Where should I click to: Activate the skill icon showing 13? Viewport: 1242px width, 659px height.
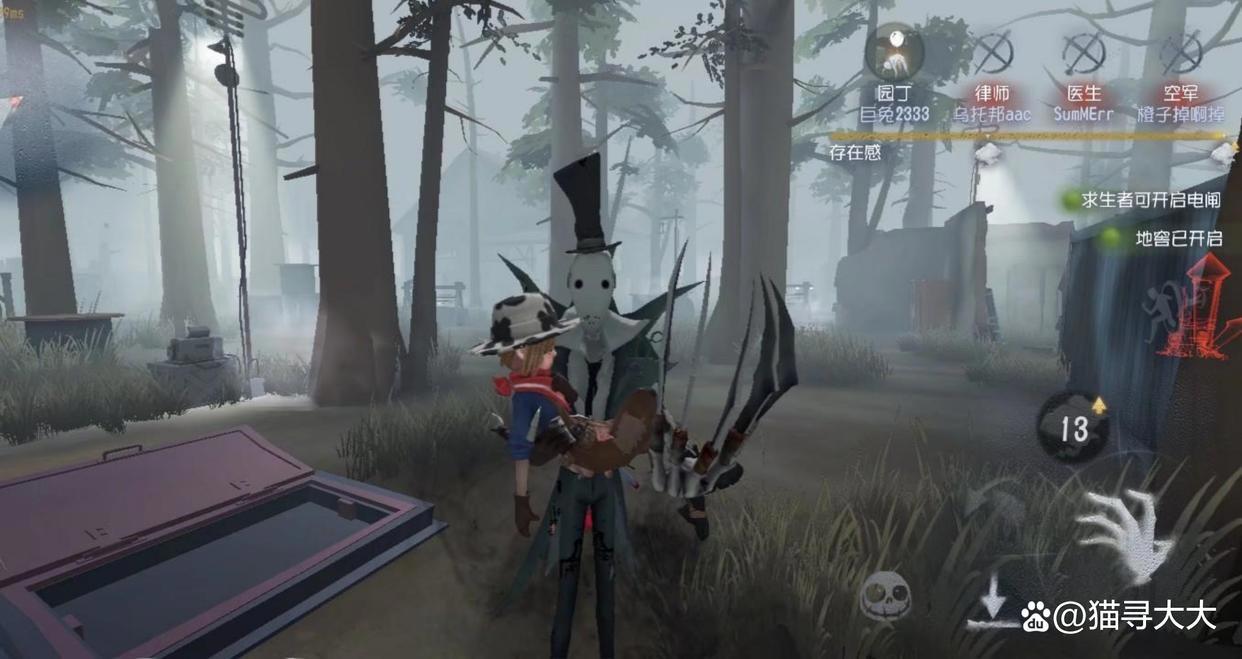click(x=1073, y=427)
